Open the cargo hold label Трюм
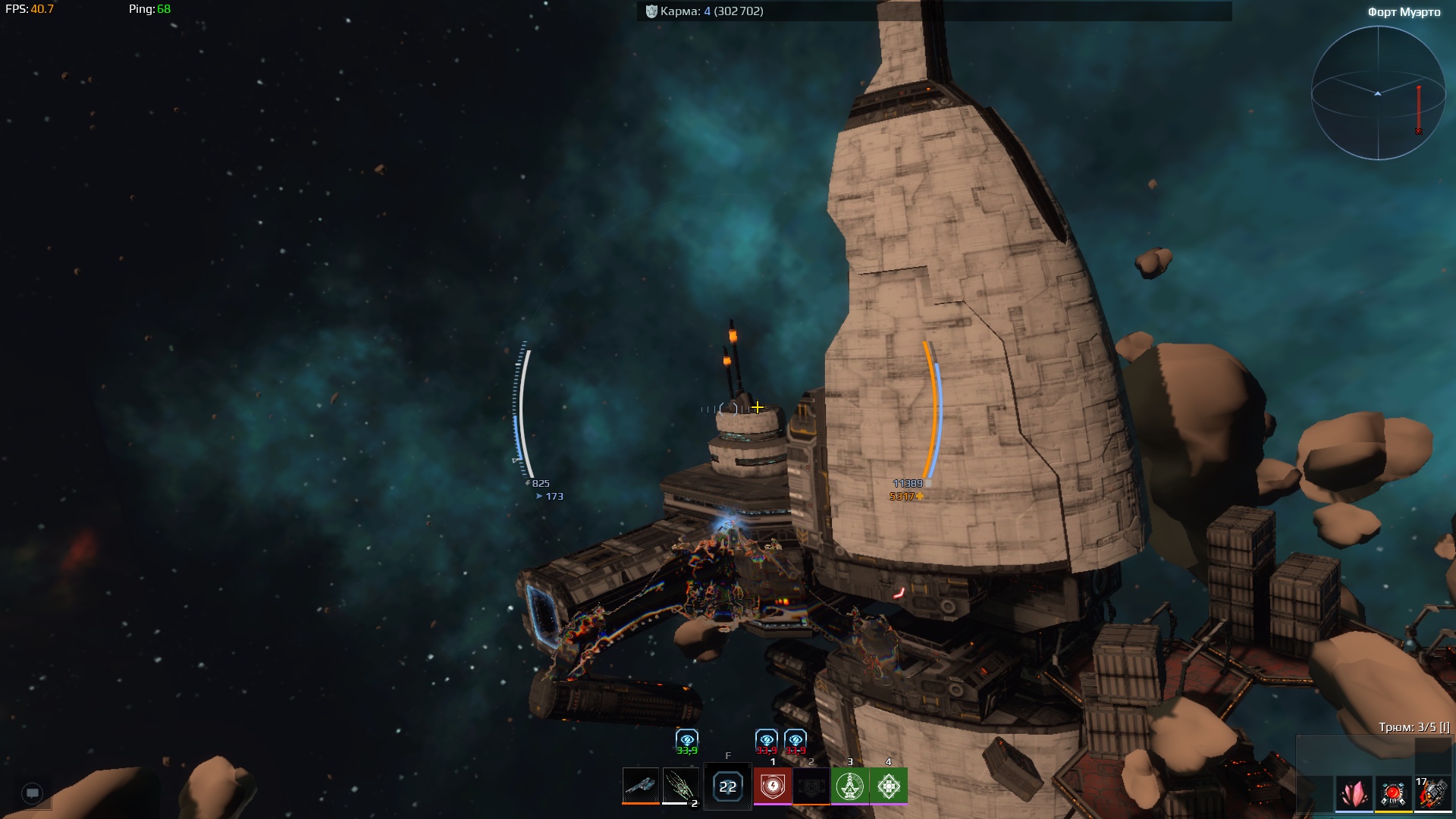 (x=1414, y=726)
